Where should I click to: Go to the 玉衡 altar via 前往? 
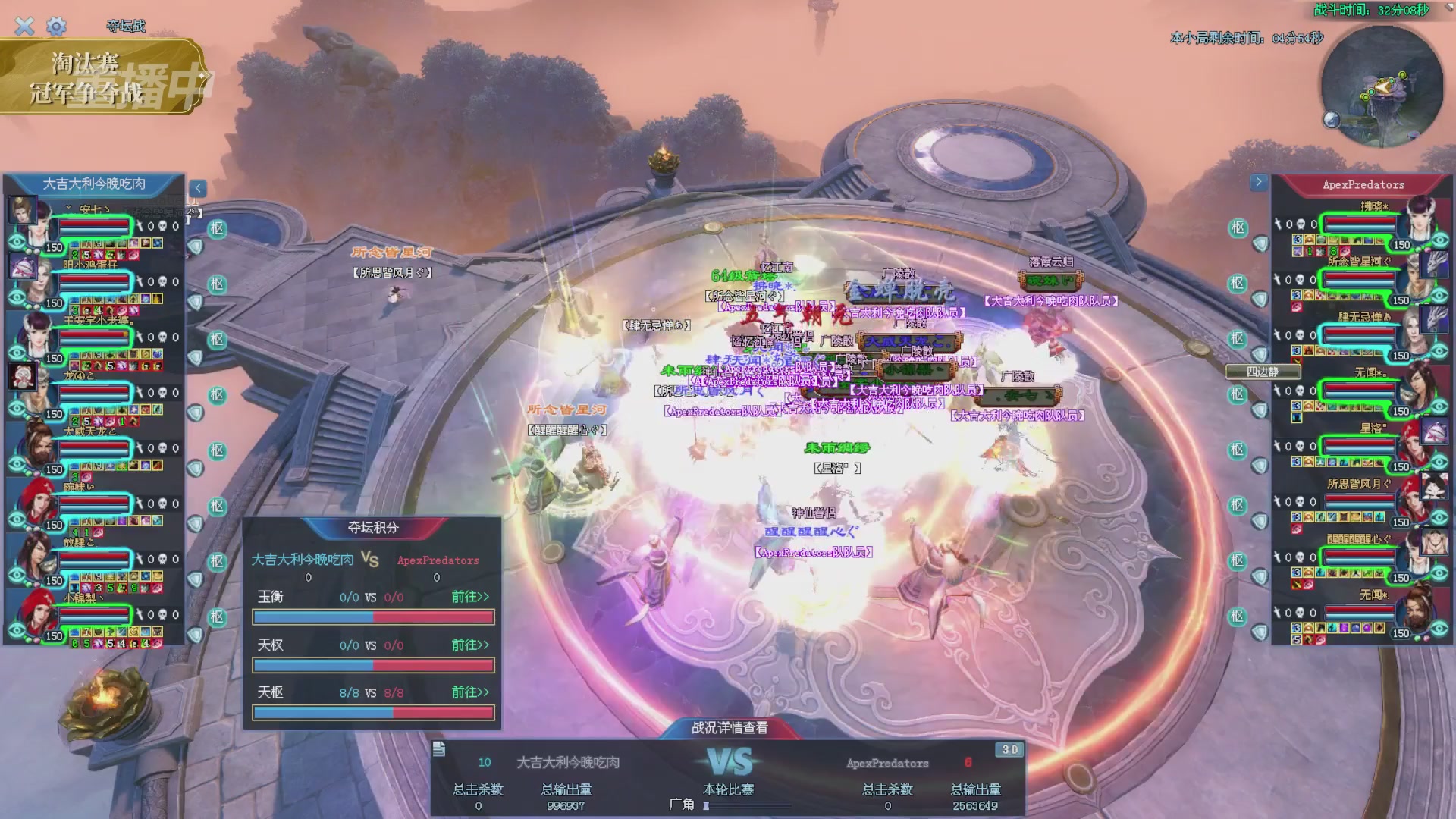click(x=470, y=597)
